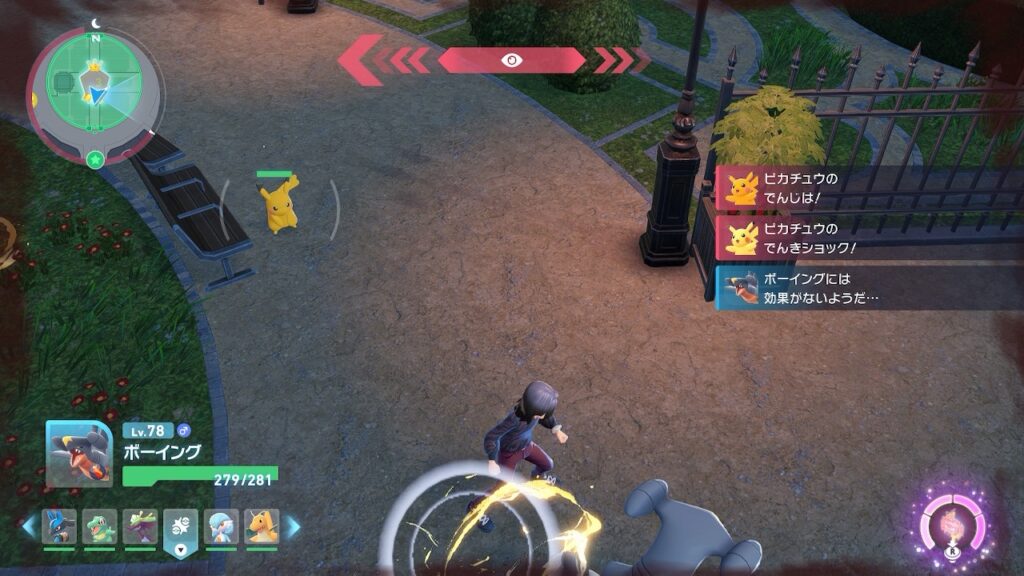Open the active Pokémon portrait panel

point(79,454)
